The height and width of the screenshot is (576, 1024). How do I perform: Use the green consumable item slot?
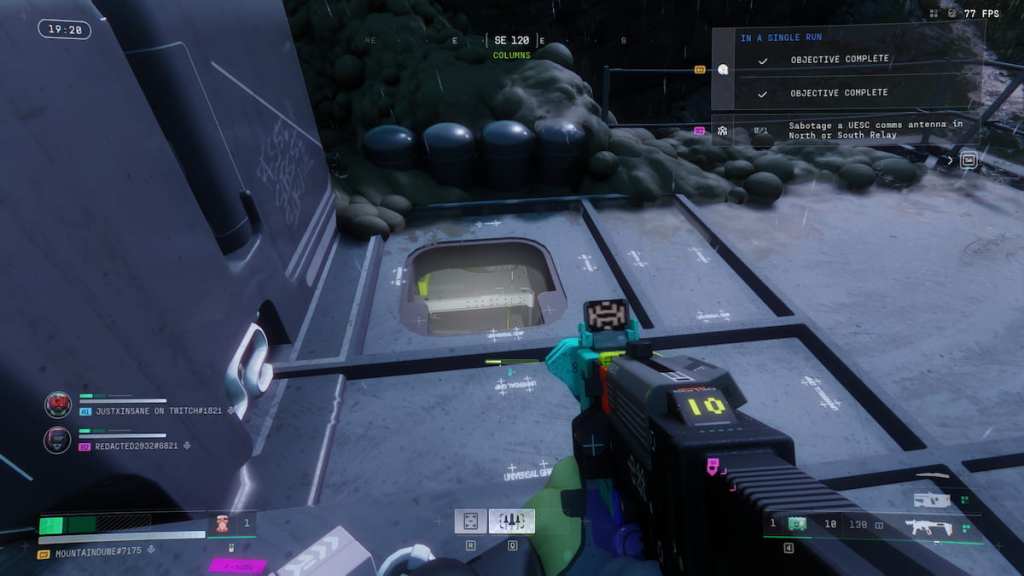click(797, 523)
